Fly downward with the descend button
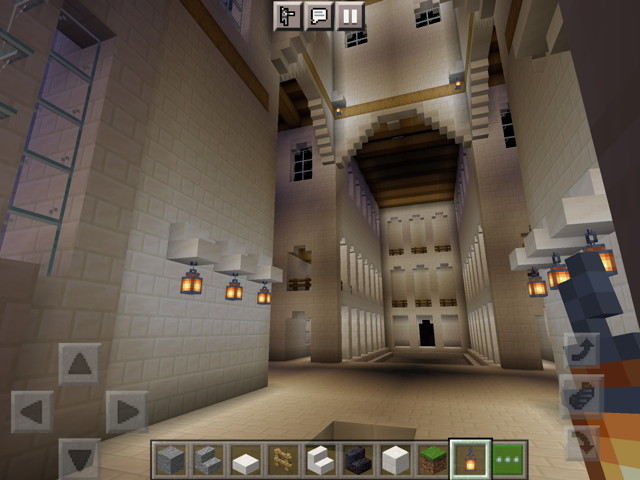Image resolution: width=640 pixels, height=480 pixels. coord(582,442)
